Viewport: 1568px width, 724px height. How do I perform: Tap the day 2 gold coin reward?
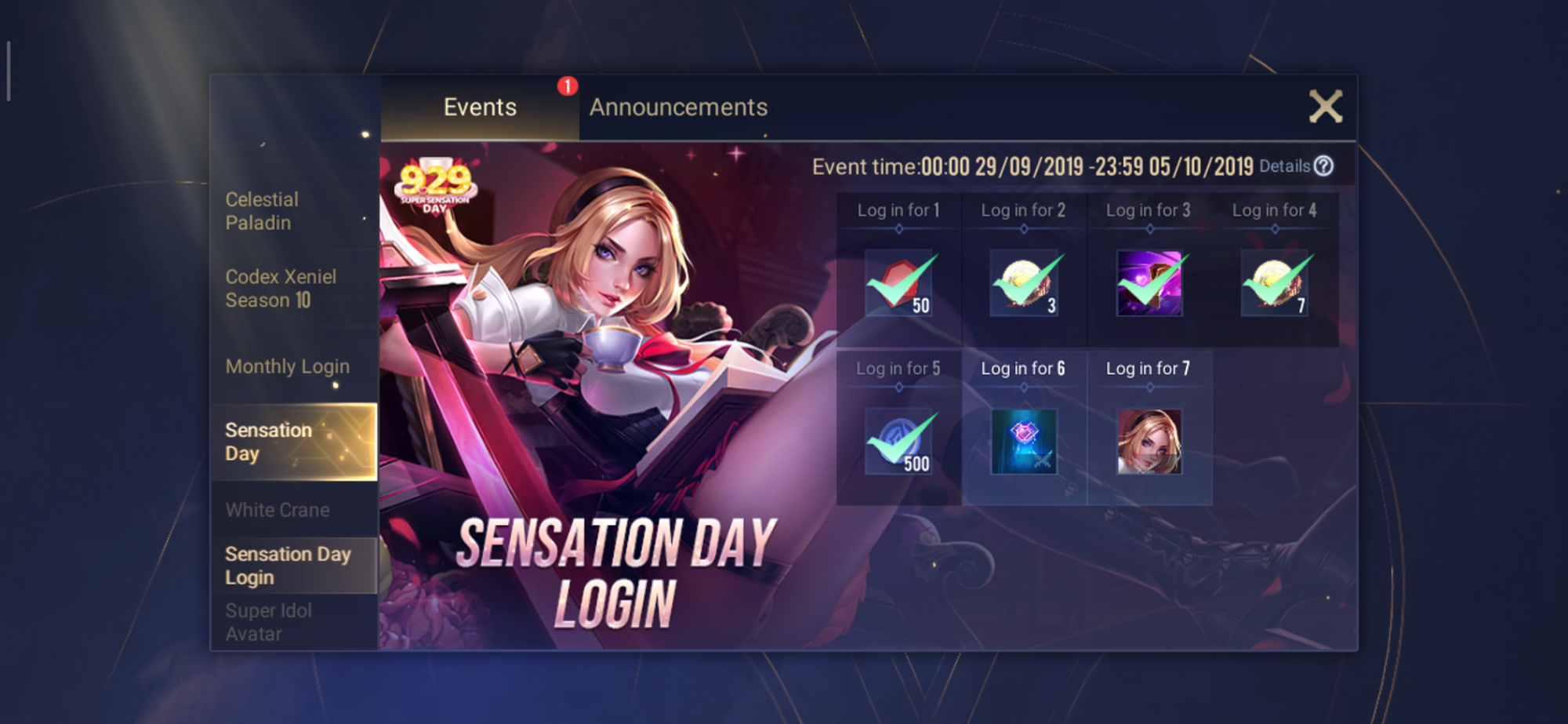click(x=1024, y=283)
